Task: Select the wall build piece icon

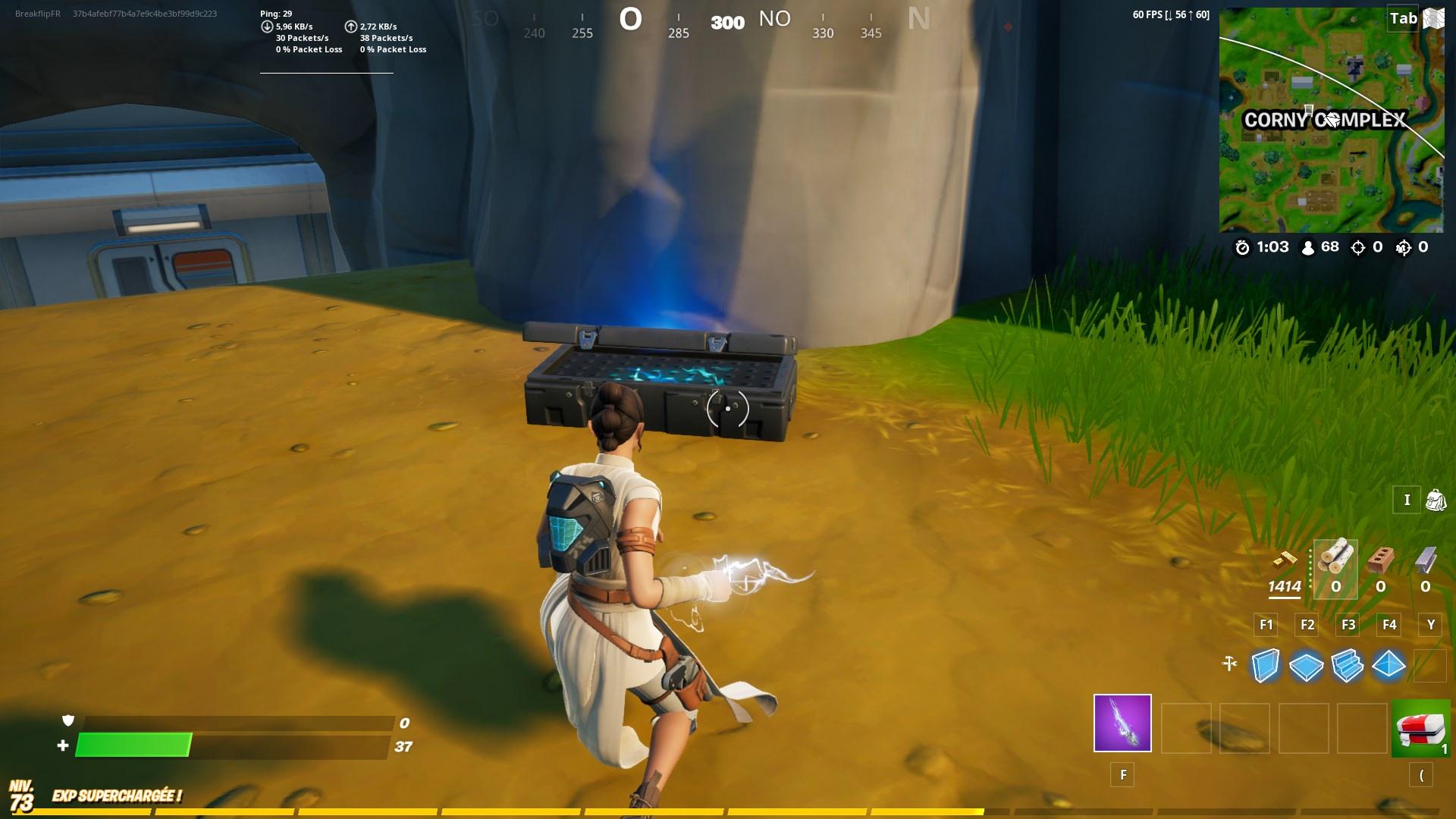Action: [1265, 666]
